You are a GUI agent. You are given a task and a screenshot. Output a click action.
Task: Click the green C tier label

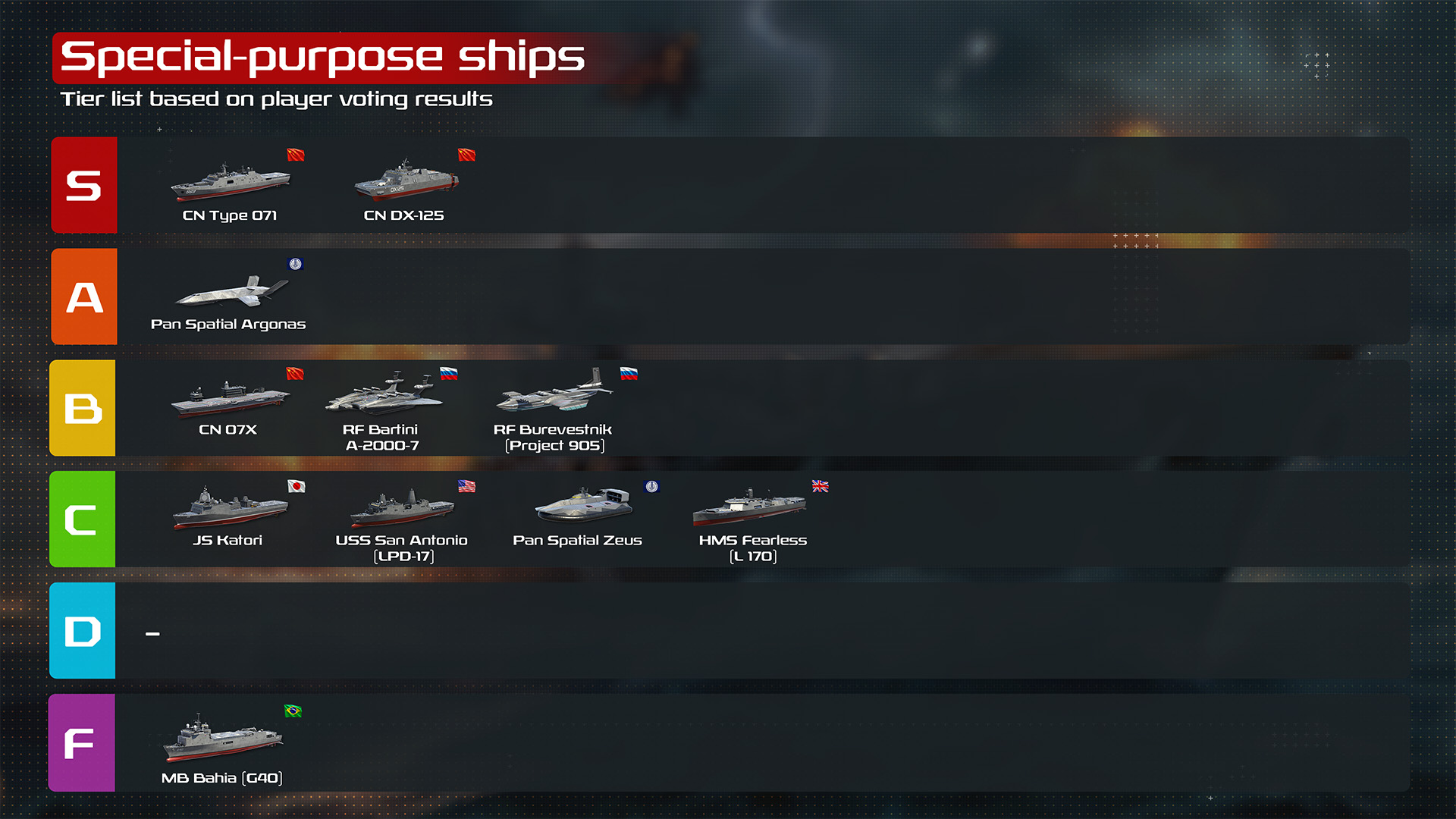(x=83, y=519)
